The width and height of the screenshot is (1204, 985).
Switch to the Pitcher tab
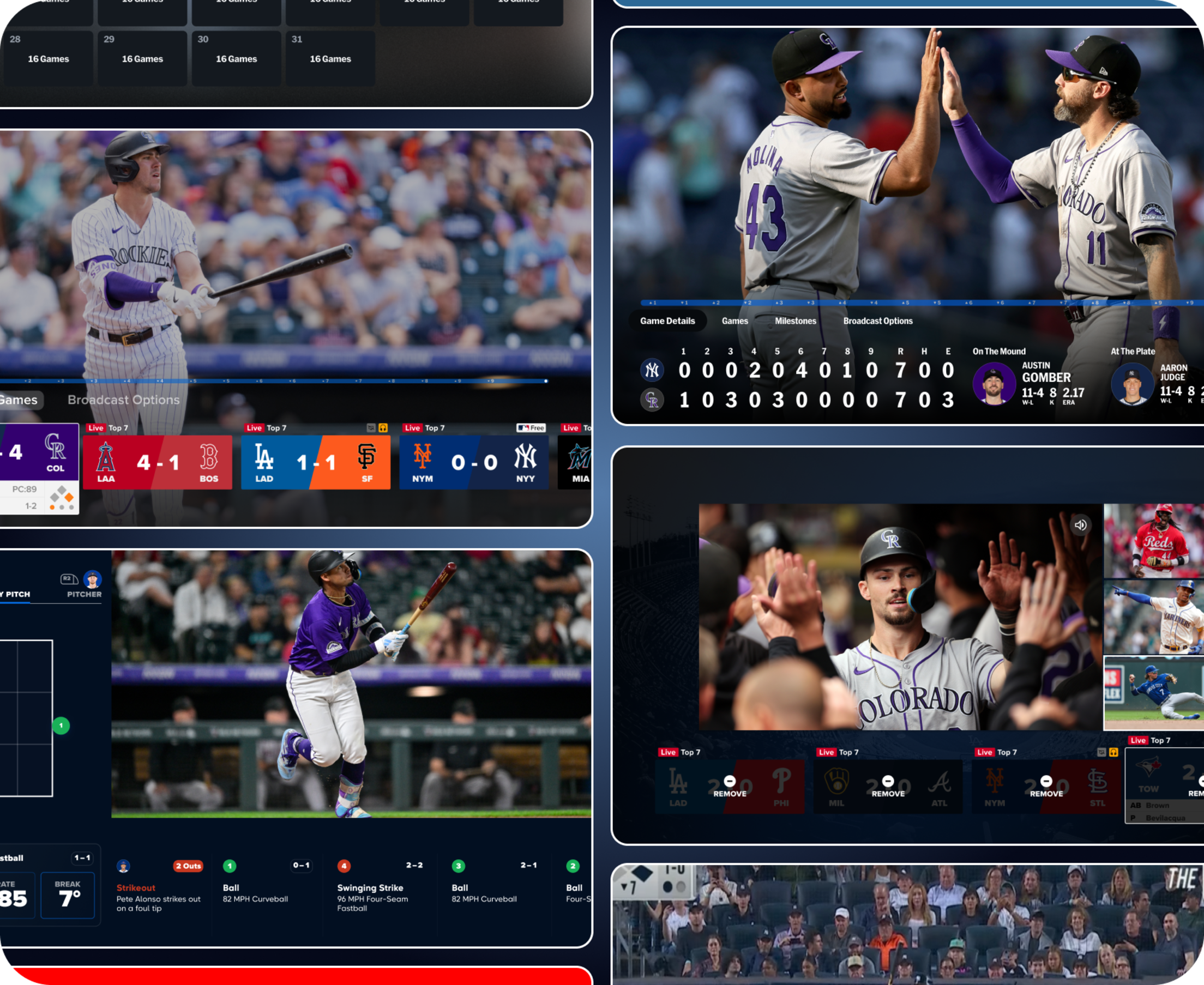coord(84,585)
